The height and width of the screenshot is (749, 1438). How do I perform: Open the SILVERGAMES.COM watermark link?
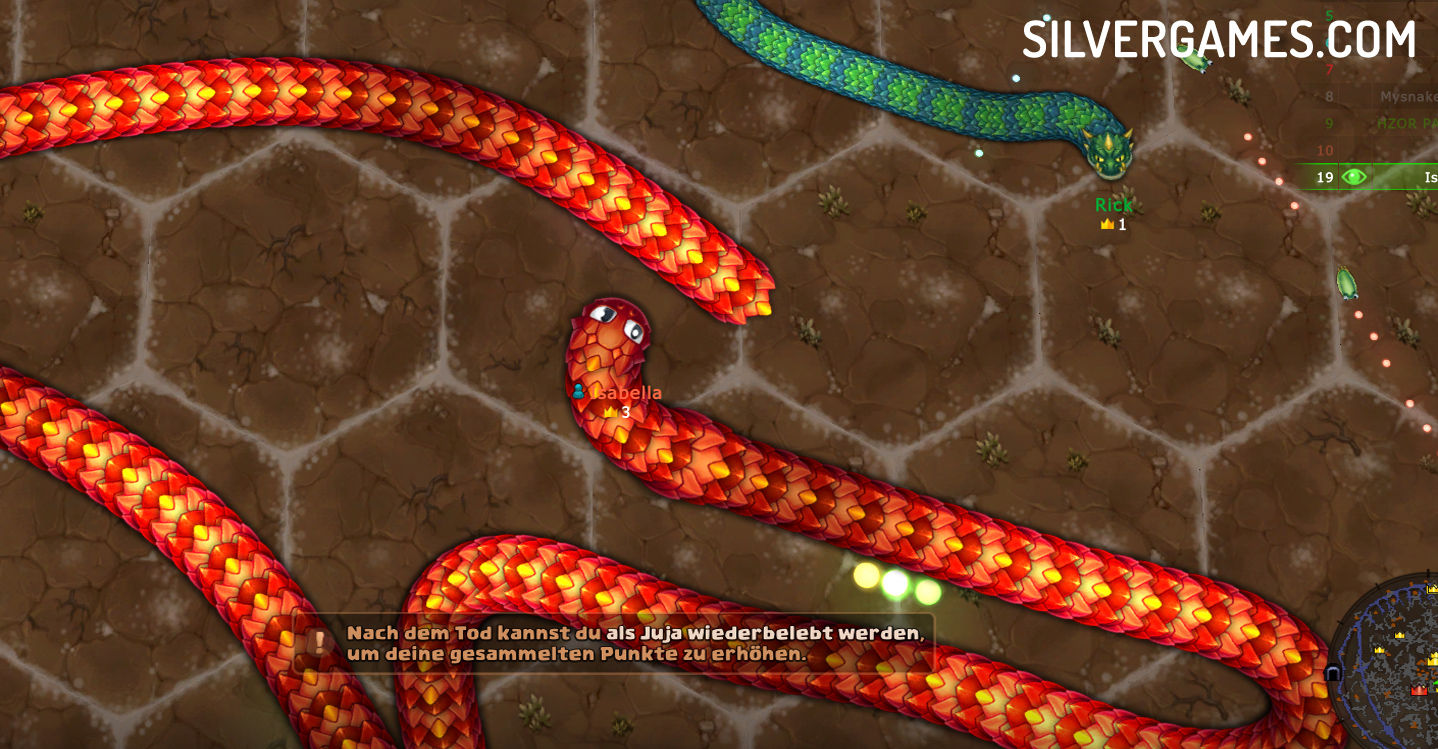[1218, 40]
